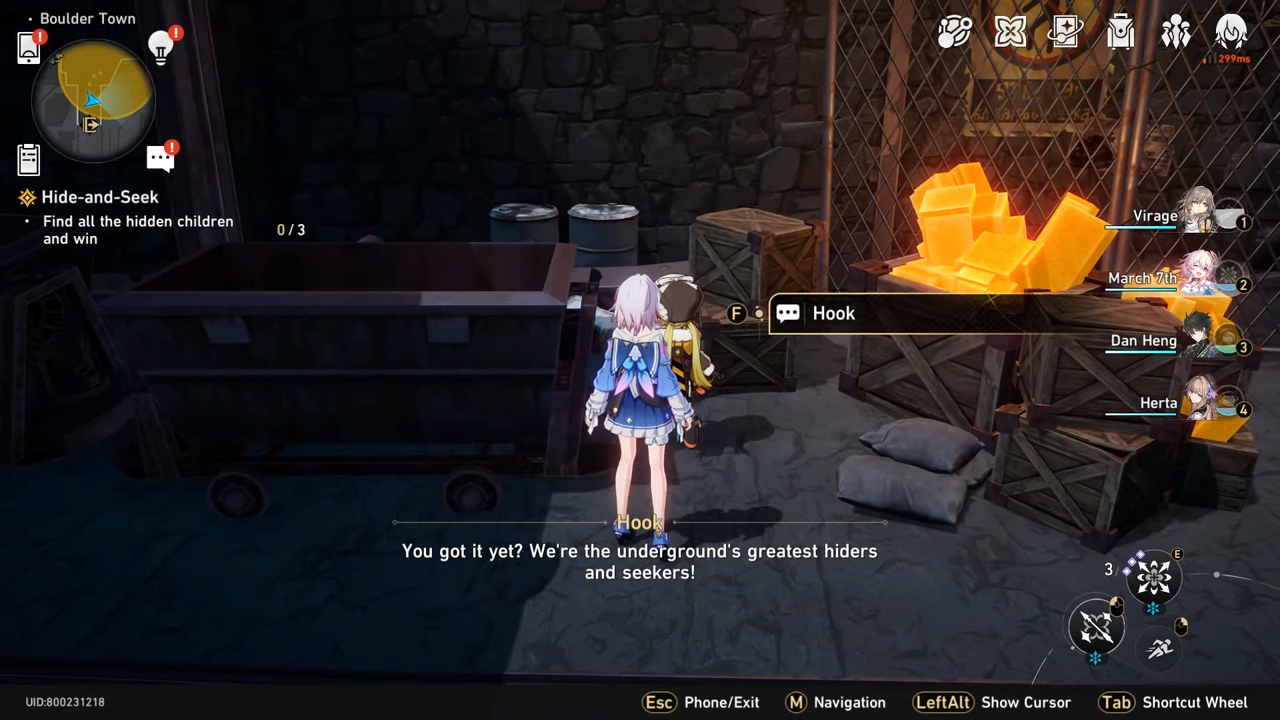
Task: Click the camera icon near the minimap
Action: tap(28, 47)
